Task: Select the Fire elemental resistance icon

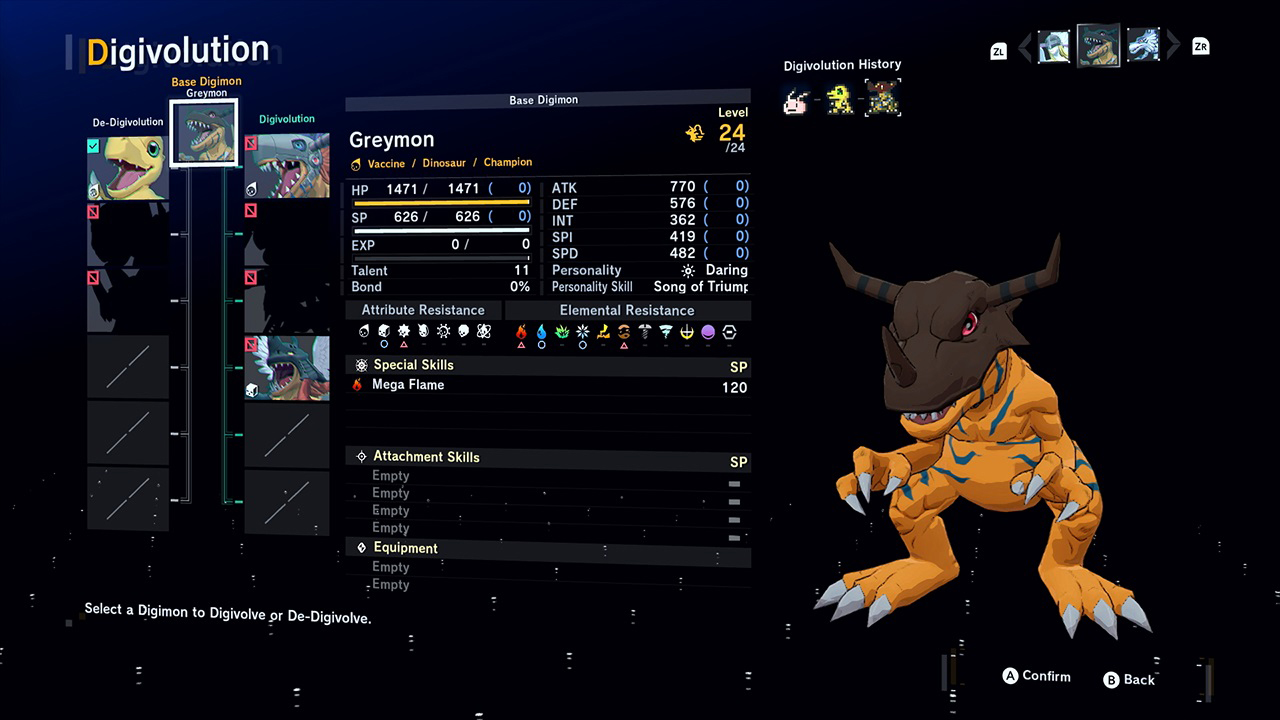Action: 520,331
